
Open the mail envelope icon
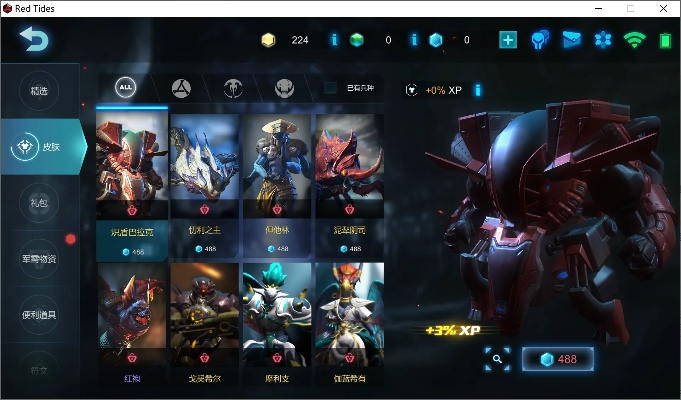click(571, 40)
